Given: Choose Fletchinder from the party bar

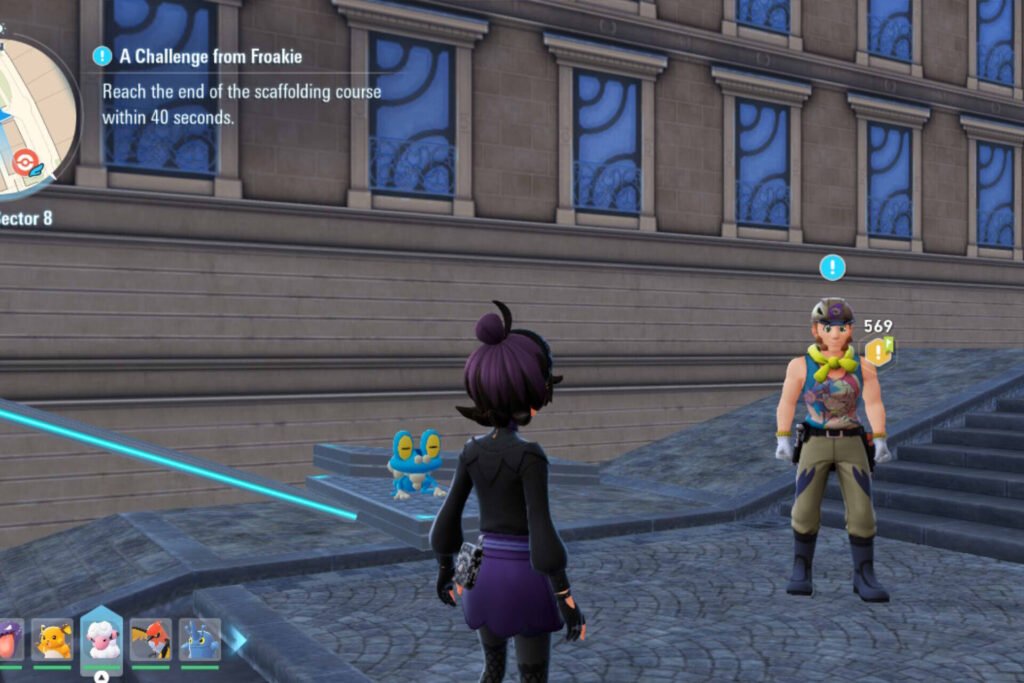Looking at the screenshot, I should (151, 639).
